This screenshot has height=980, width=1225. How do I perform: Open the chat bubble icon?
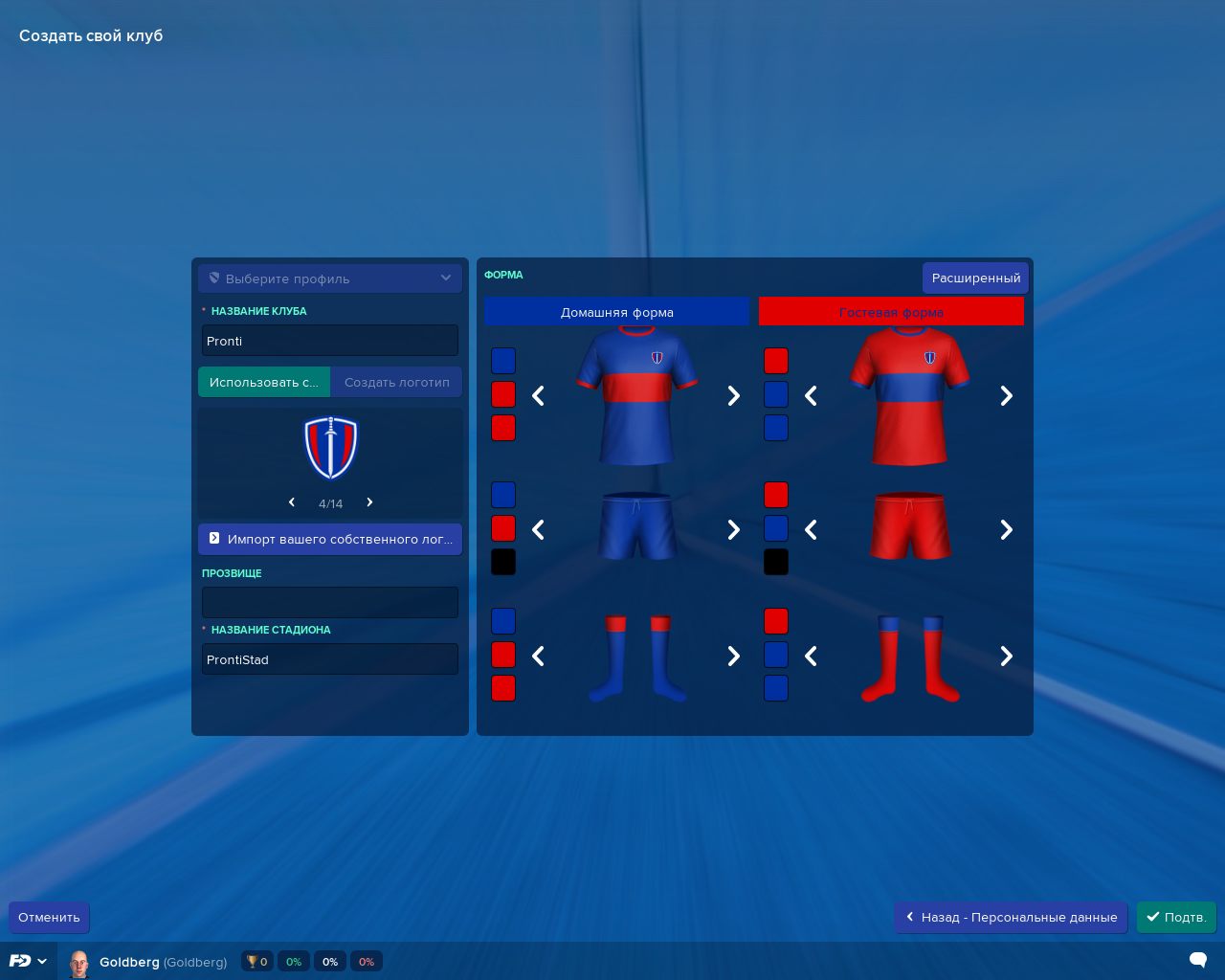point(1197,960)
